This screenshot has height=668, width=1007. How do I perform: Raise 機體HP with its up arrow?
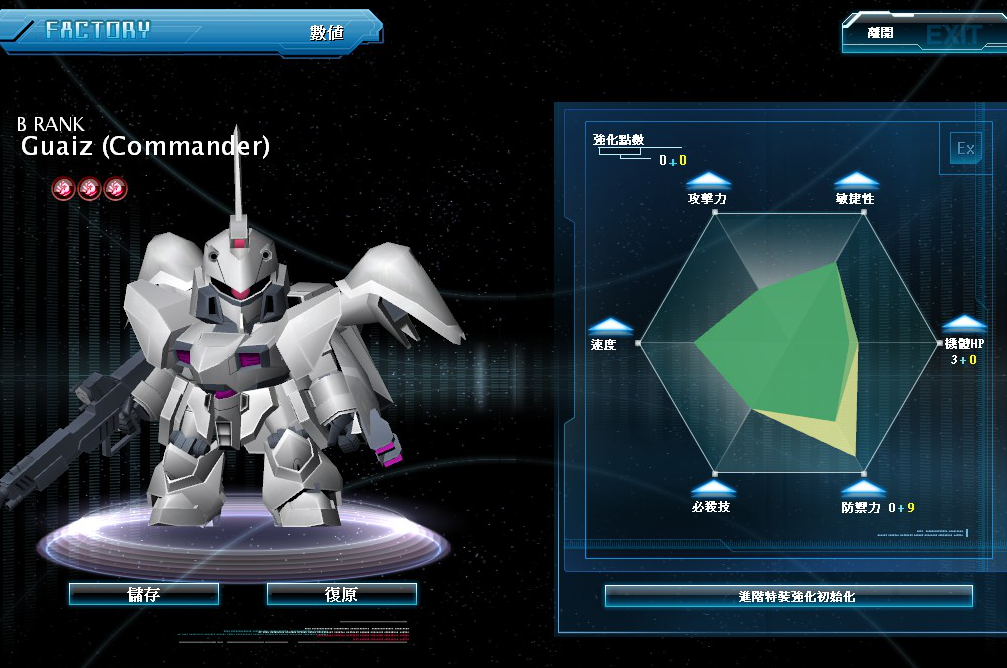pos(965,324)
